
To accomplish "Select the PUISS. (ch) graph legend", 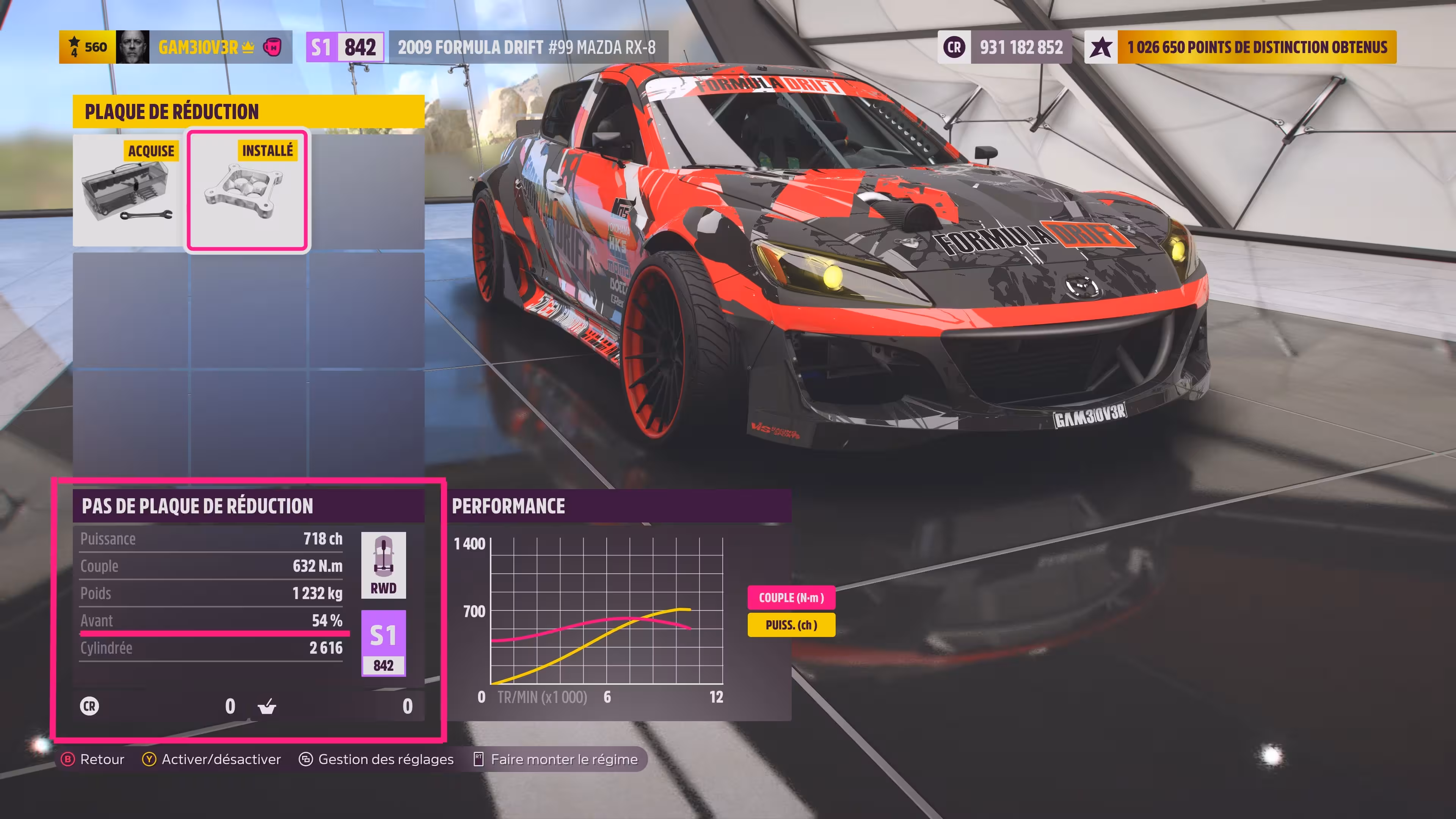I will (x=791, y=625).
